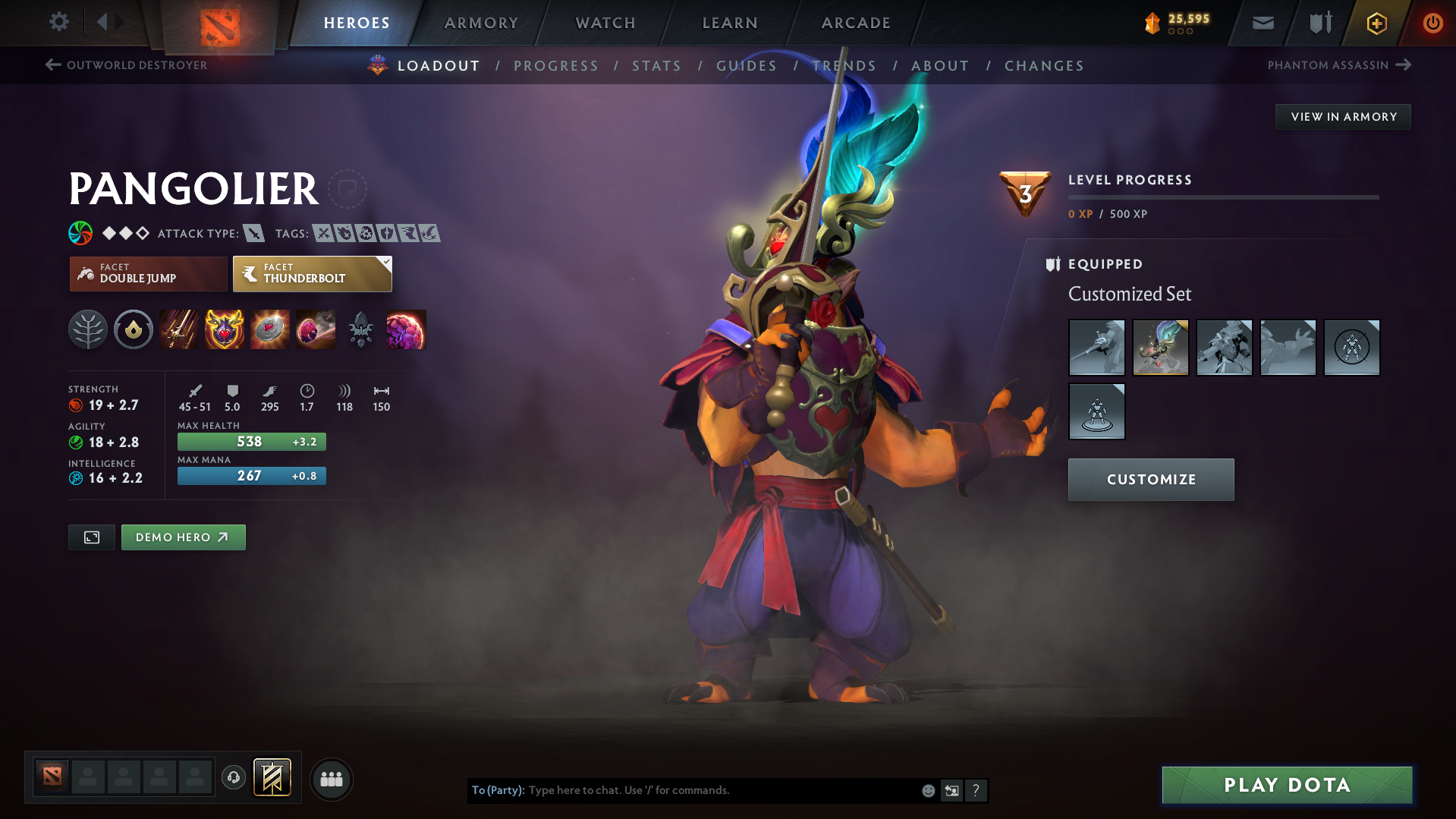Click the Dota Plus hexagon icon
This screenshot has width=1456, height=819.
pyautogui.click(x=1376, y=23)
